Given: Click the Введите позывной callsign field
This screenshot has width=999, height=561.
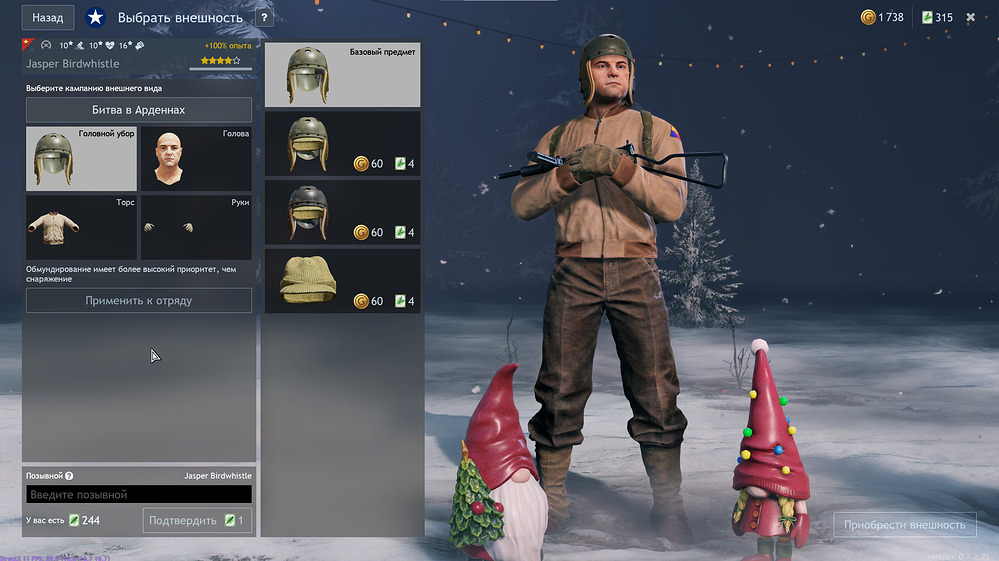Looking at the screenshot, I should coord(139,495).
